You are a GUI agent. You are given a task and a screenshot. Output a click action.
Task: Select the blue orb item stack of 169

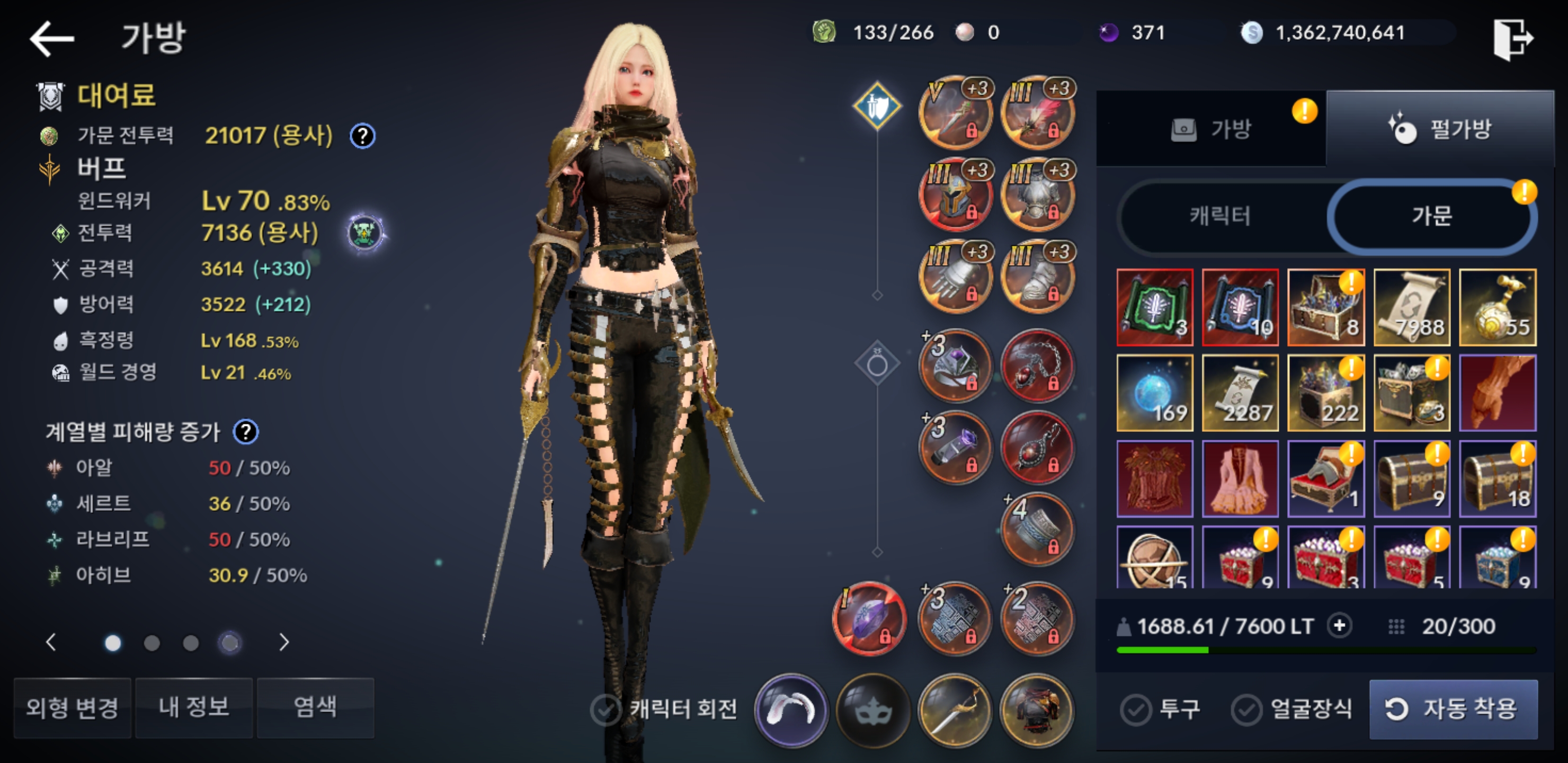click(1155, 393)
